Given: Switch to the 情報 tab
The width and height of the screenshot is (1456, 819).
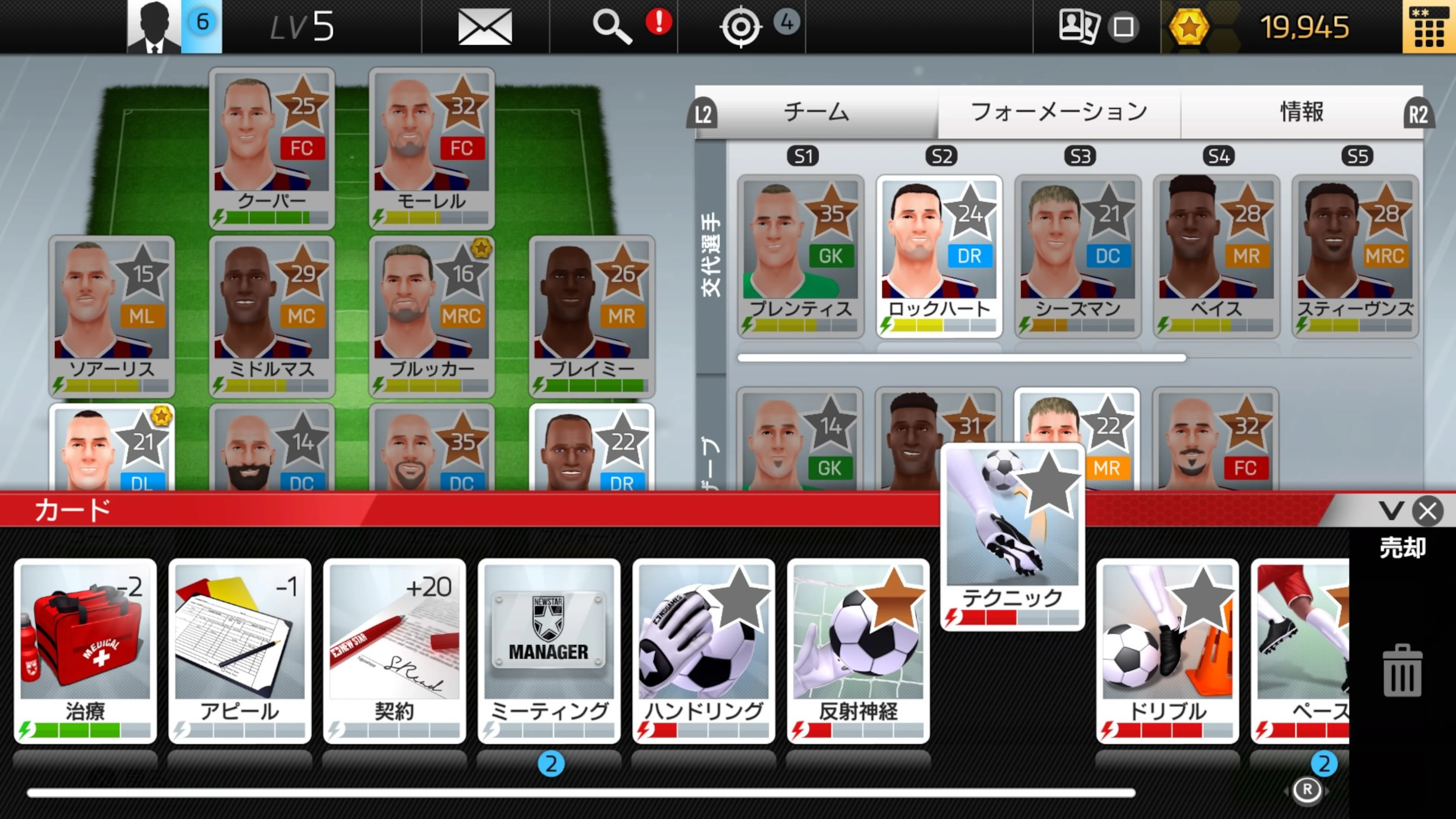Looking at the screenshot, I should [x=1301, y=112].
